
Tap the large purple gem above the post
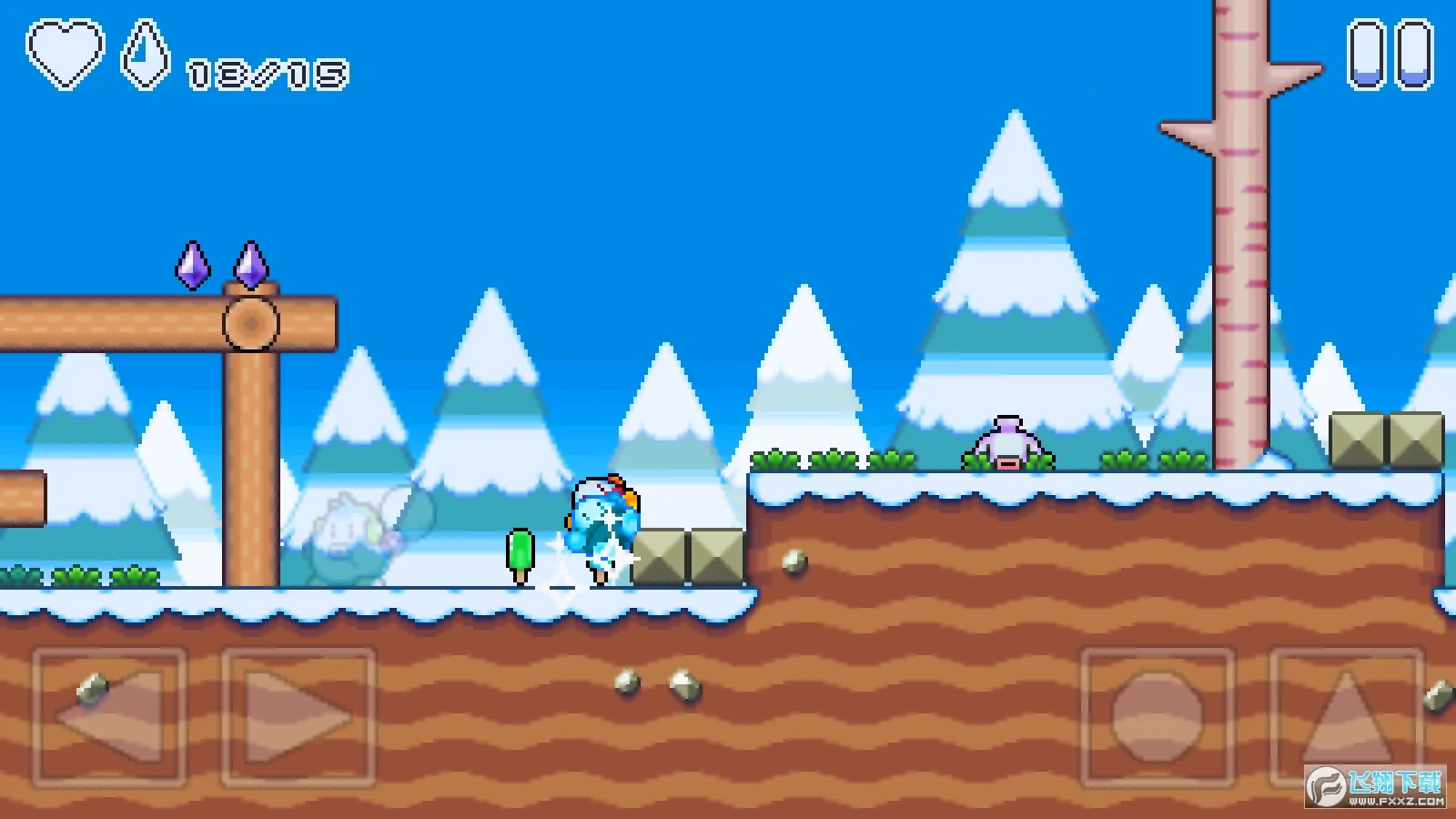pyautogui.click(x=252, y=264)
